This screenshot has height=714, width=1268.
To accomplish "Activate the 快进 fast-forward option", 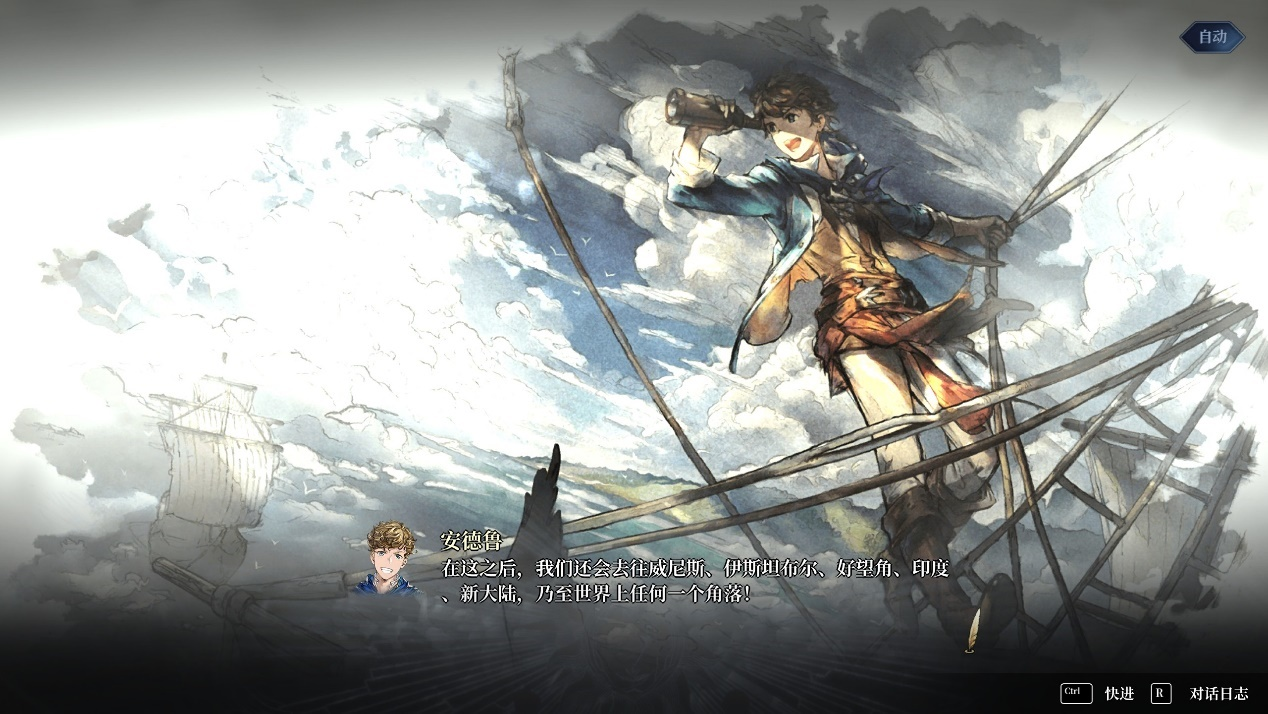I will point(1118,693).
